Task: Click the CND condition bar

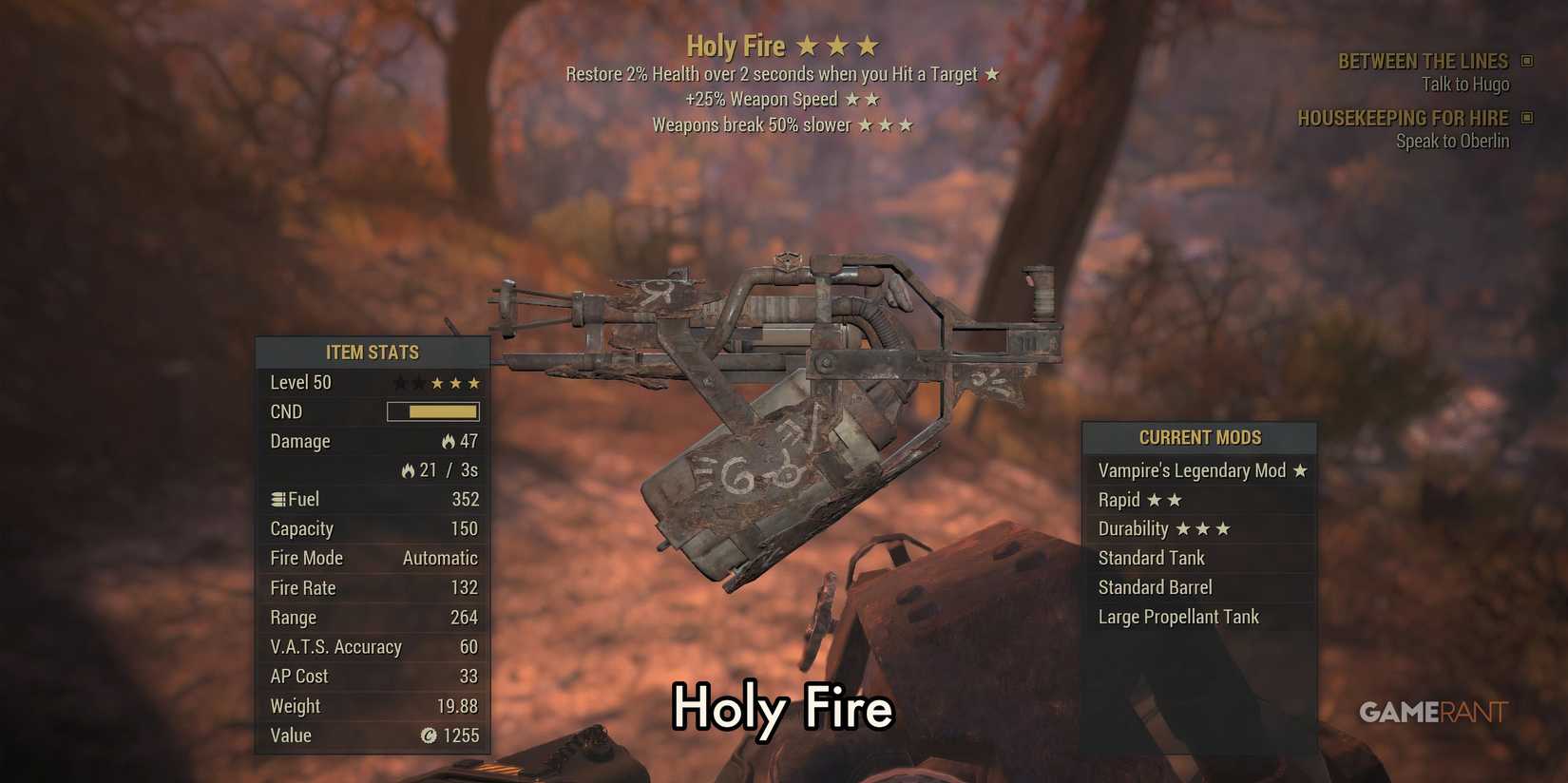Action: click(x=432, y=411)
